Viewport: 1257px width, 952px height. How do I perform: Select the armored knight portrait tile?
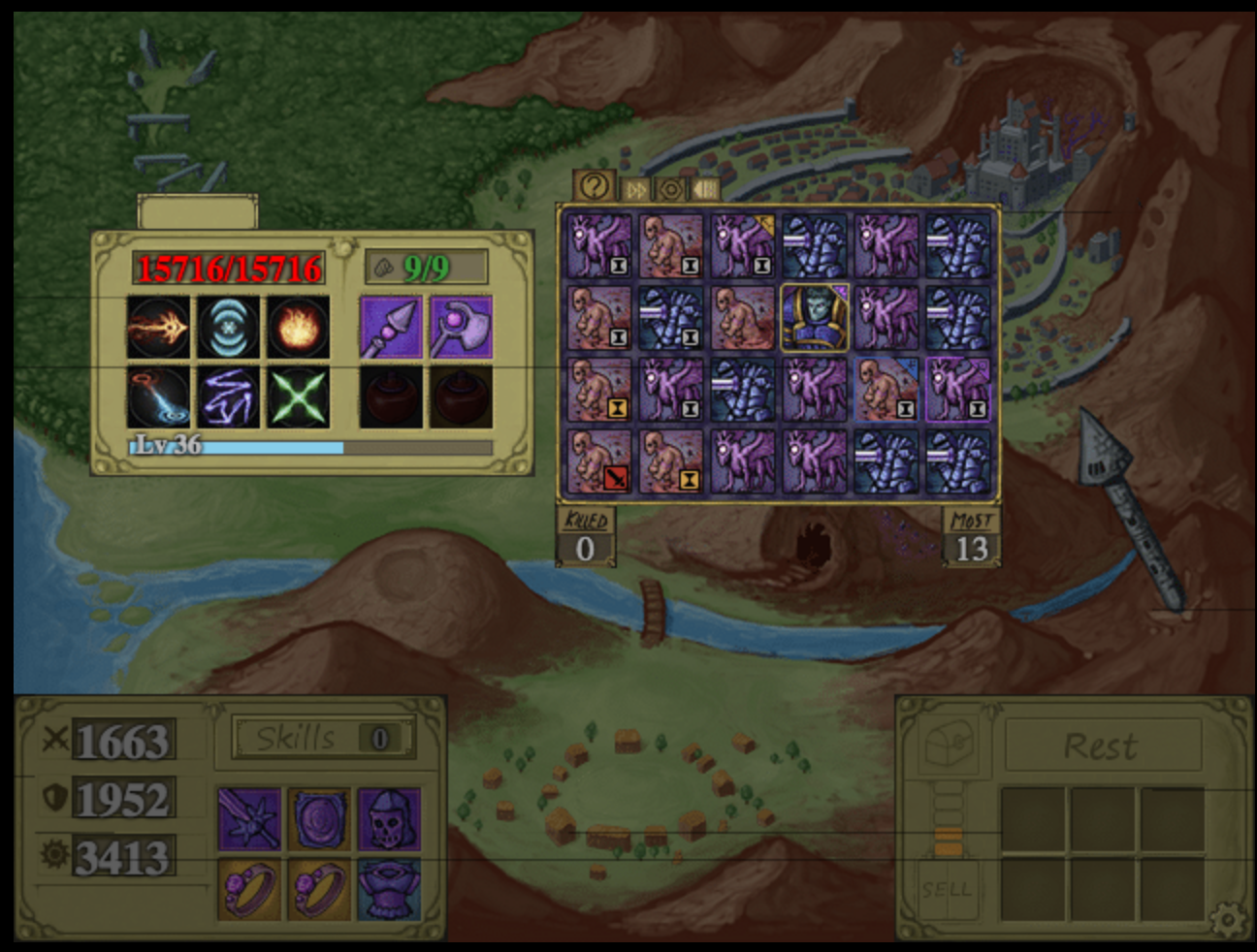pyautogui.click(x=815, y=317)
